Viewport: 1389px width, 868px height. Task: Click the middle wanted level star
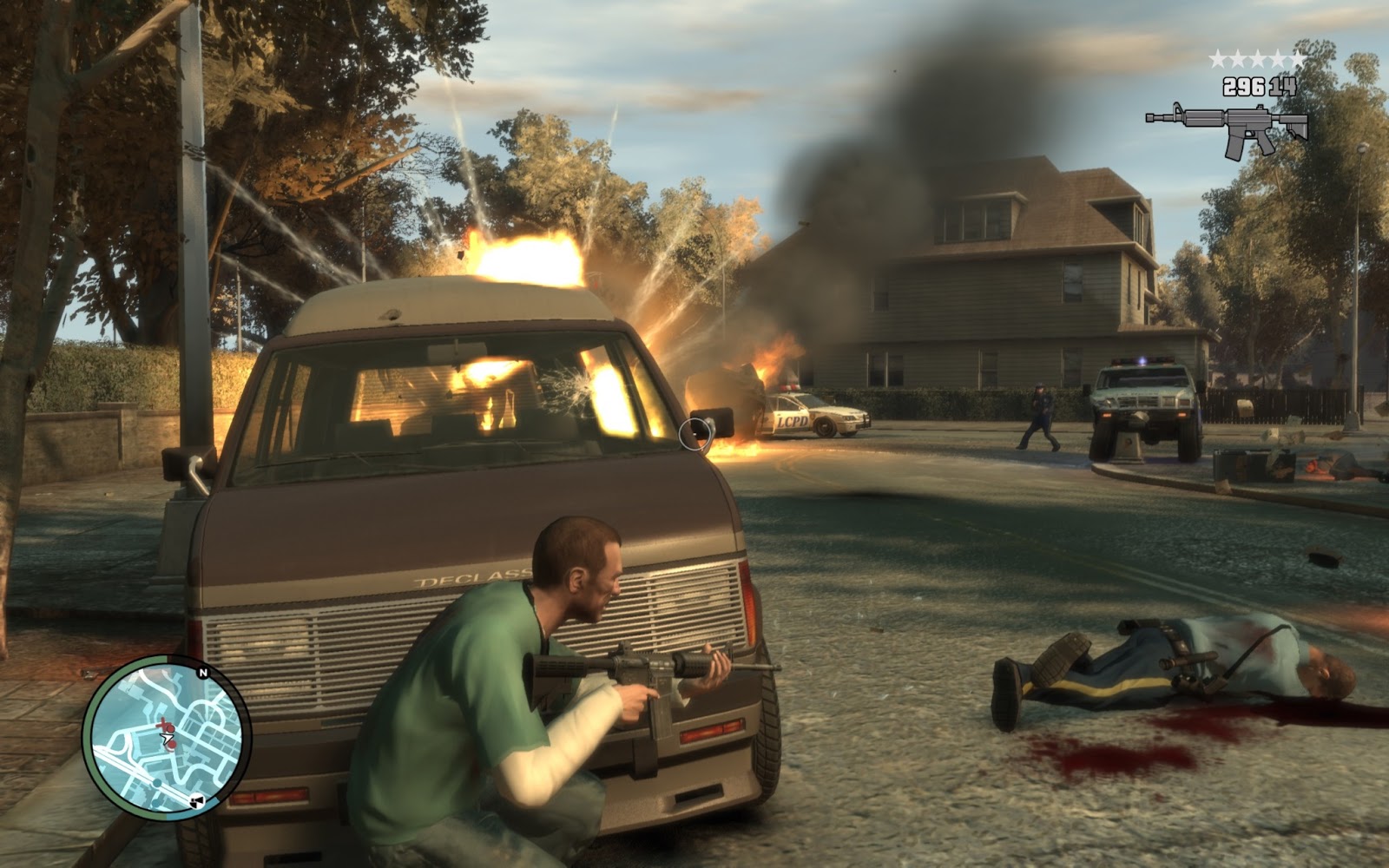[1256, 58]
